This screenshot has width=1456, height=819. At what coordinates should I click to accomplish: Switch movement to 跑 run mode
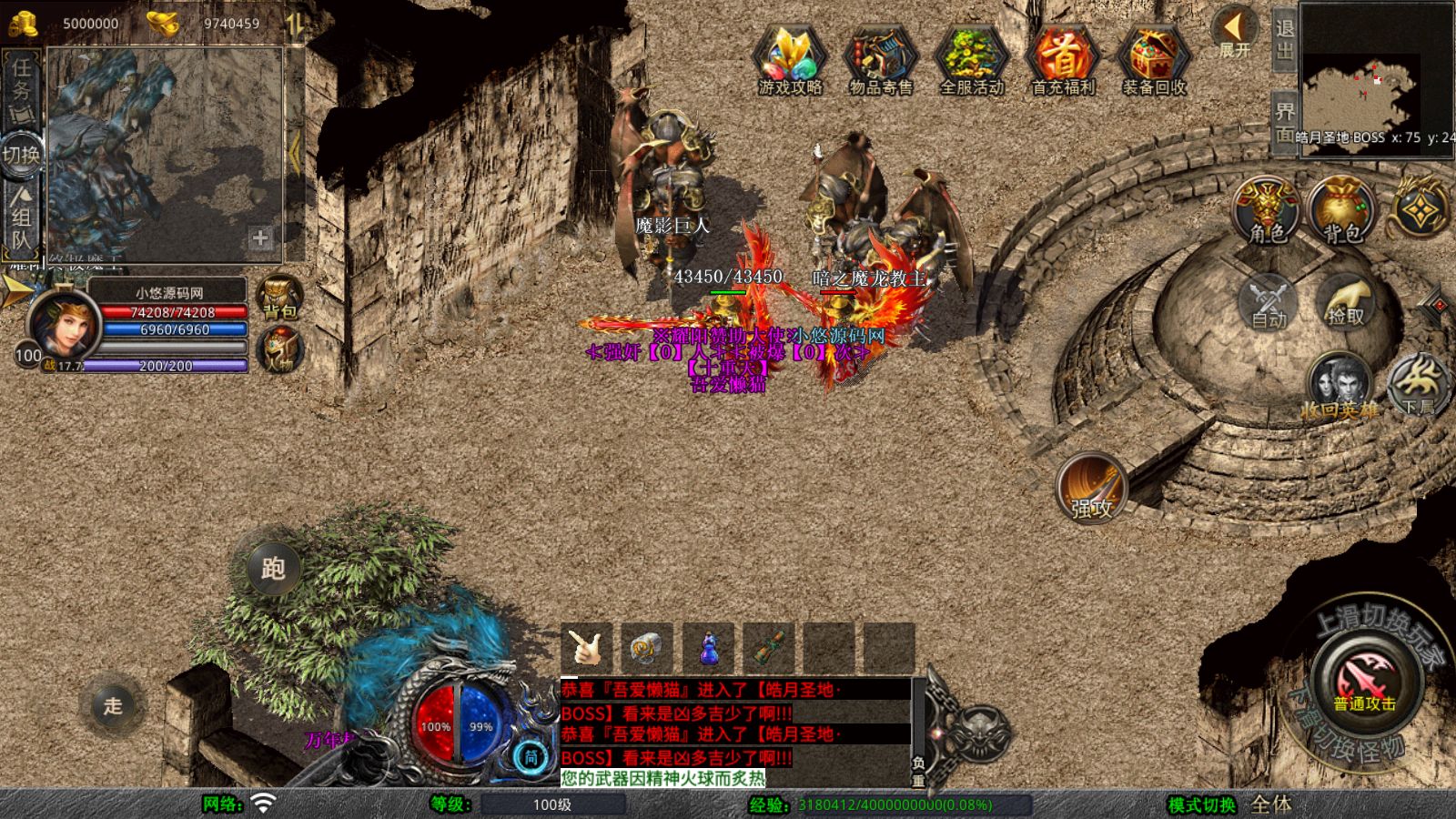coord(273,569)
